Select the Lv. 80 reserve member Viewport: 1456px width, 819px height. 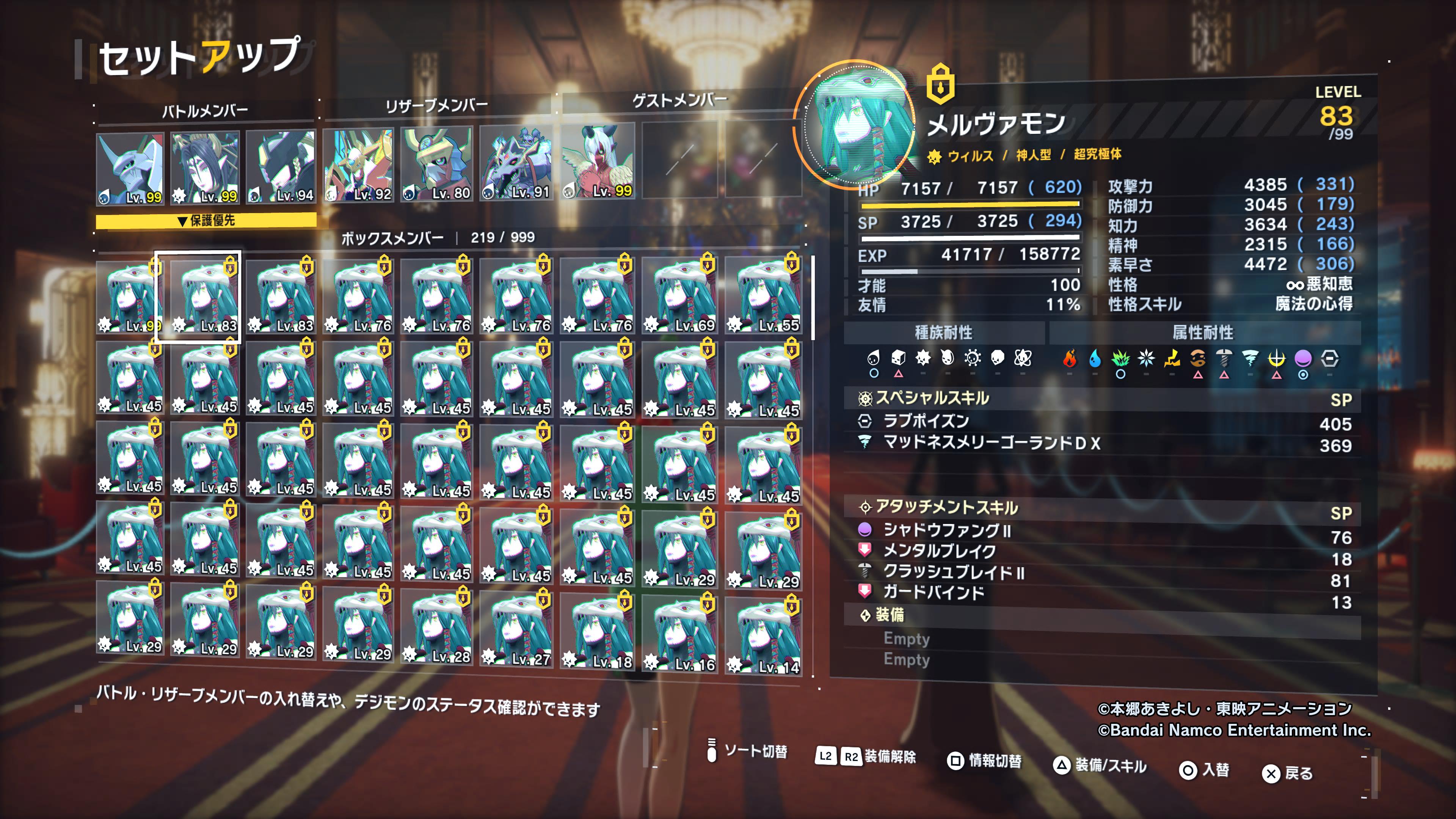pyautogui.click(x=437, y=164)
